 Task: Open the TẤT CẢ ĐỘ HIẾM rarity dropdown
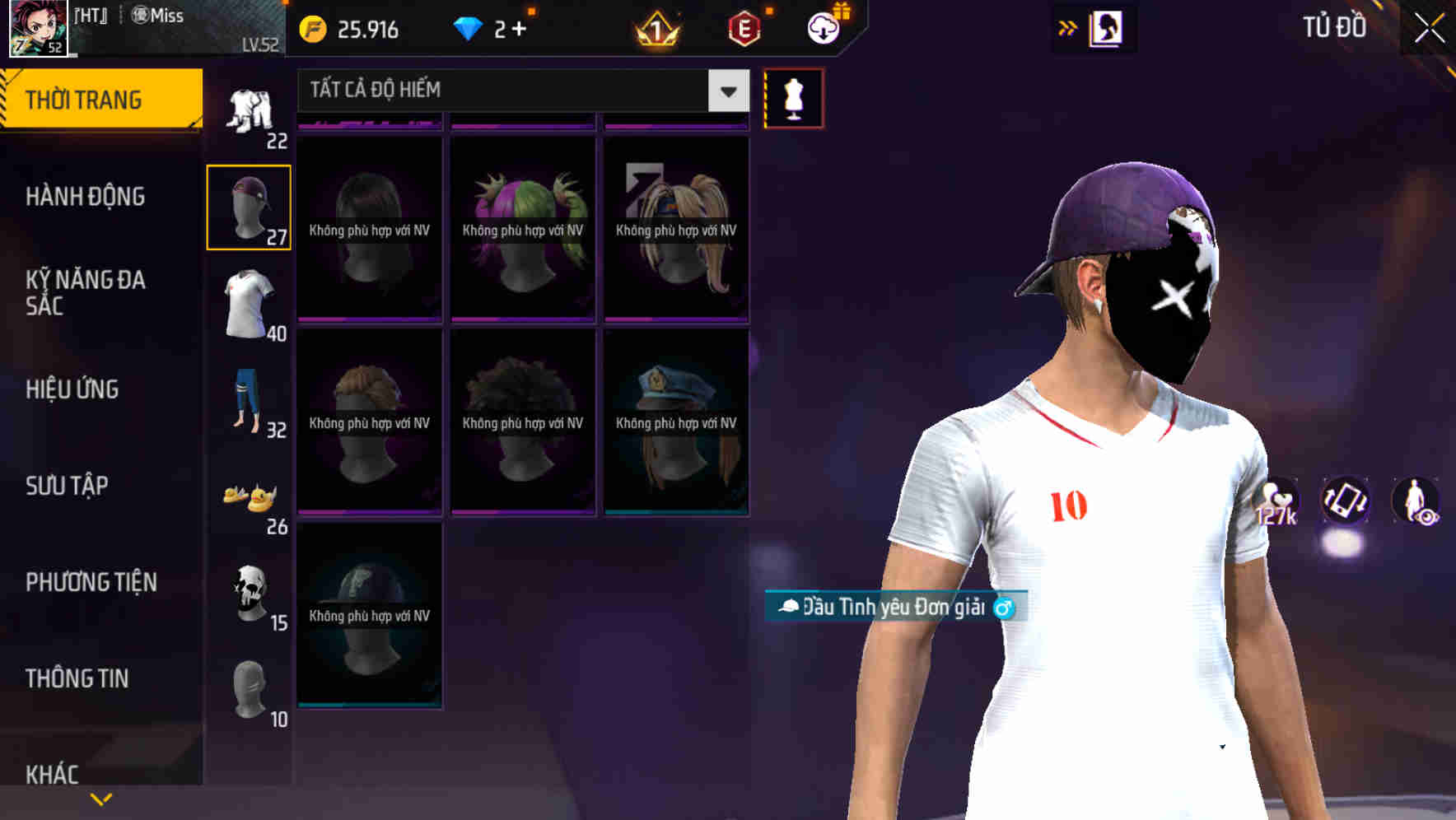pyautogui.click(x=519, y=89)
